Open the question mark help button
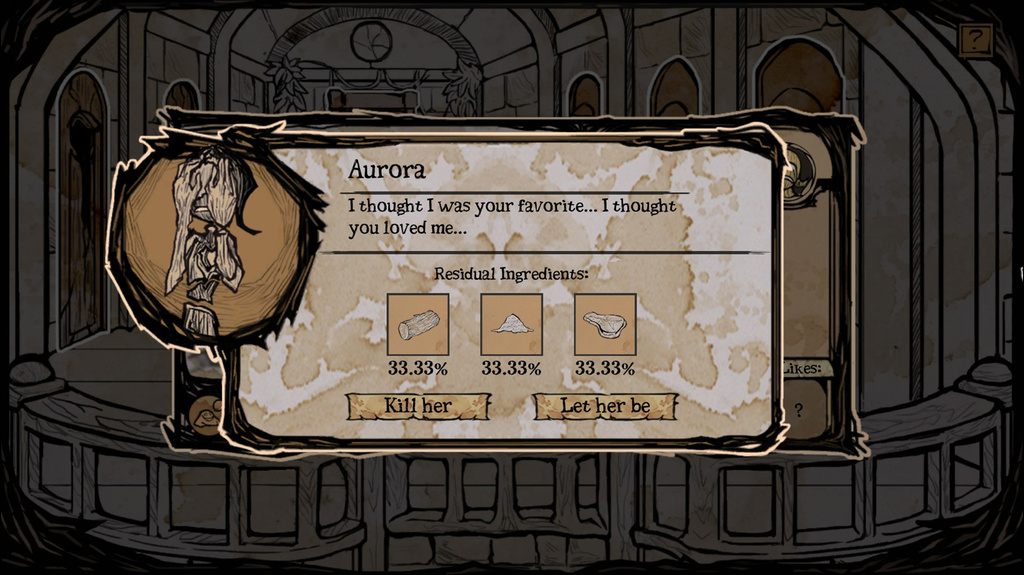The image size is (1024, 575). [975, 40]
